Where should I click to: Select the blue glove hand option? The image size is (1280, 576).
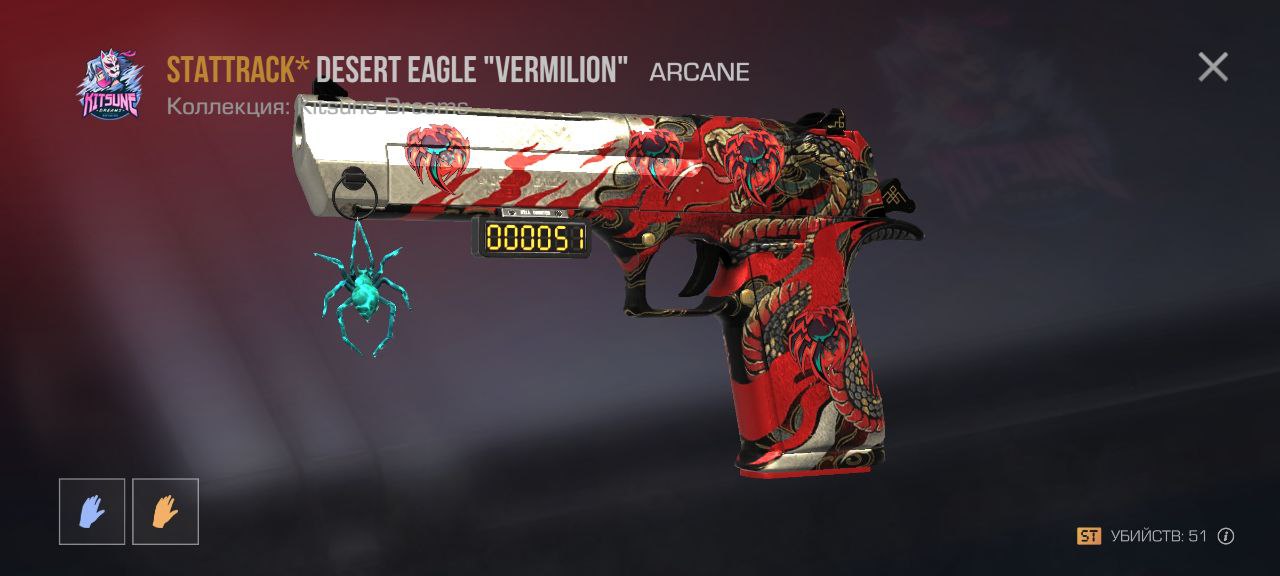coord(92,511)
